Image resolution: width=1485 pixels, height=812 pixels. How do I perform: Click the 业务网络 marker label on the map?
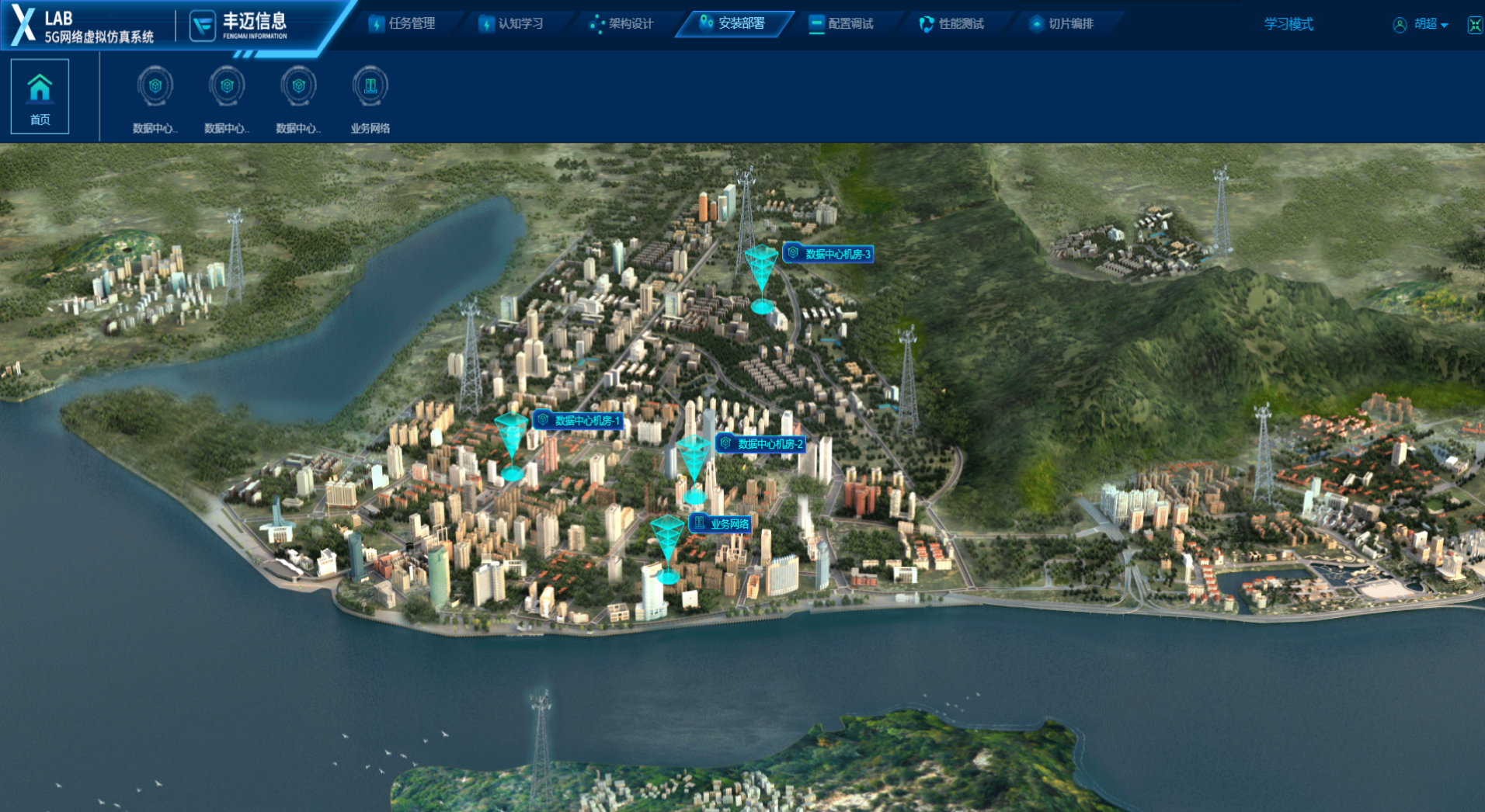coord(721,523)
